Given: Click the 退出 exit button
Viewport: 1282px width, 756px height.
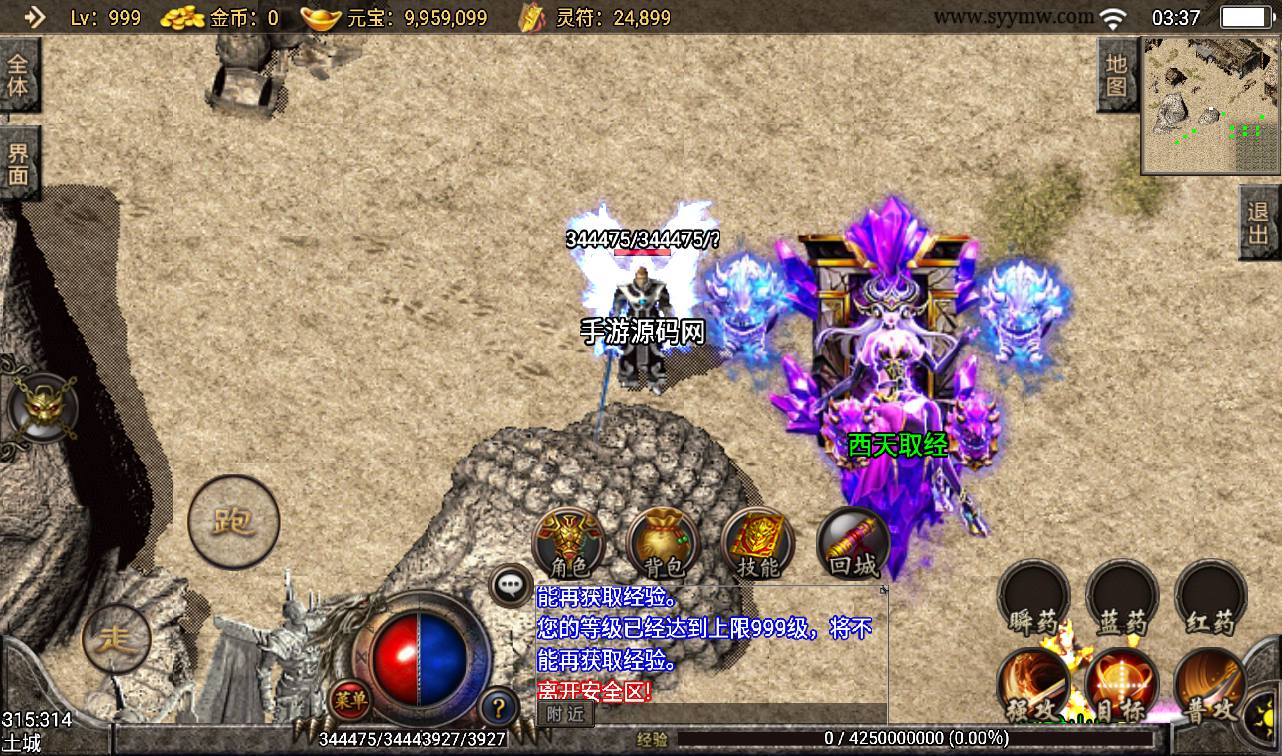Looking at the screenshot, I should (1259, 223).
